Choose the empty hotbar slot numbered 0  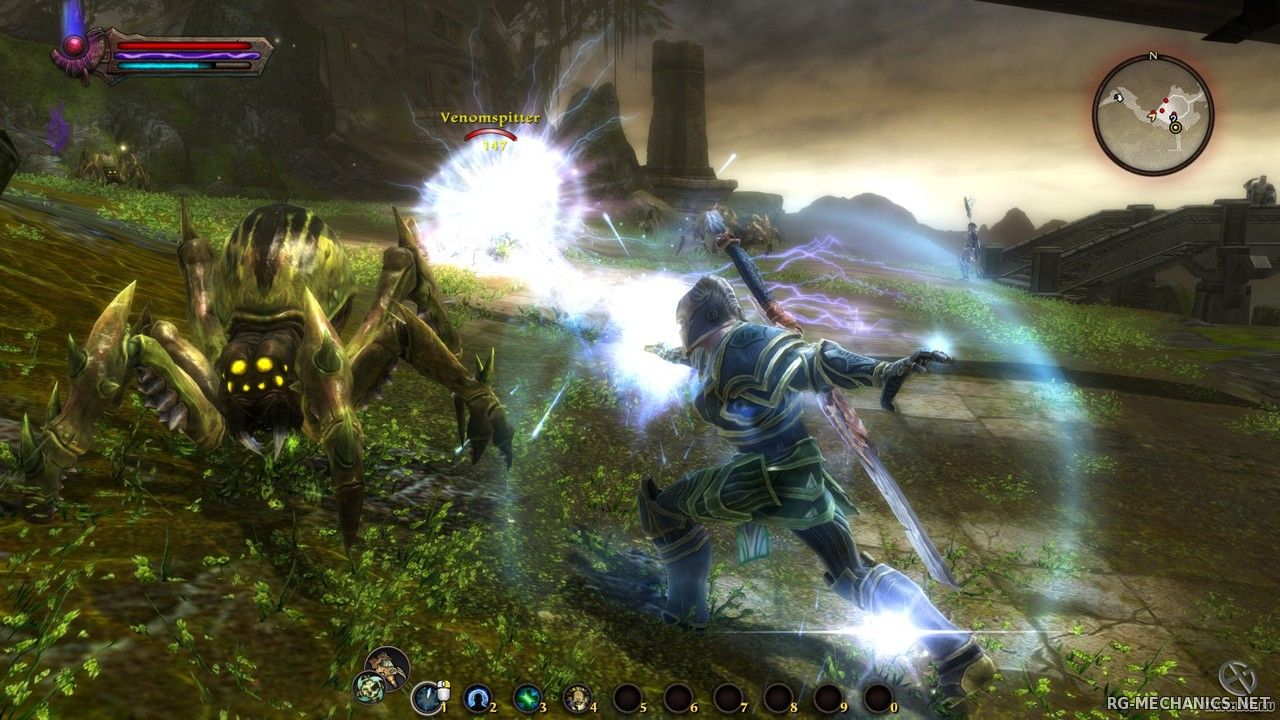tap(877, 696)
